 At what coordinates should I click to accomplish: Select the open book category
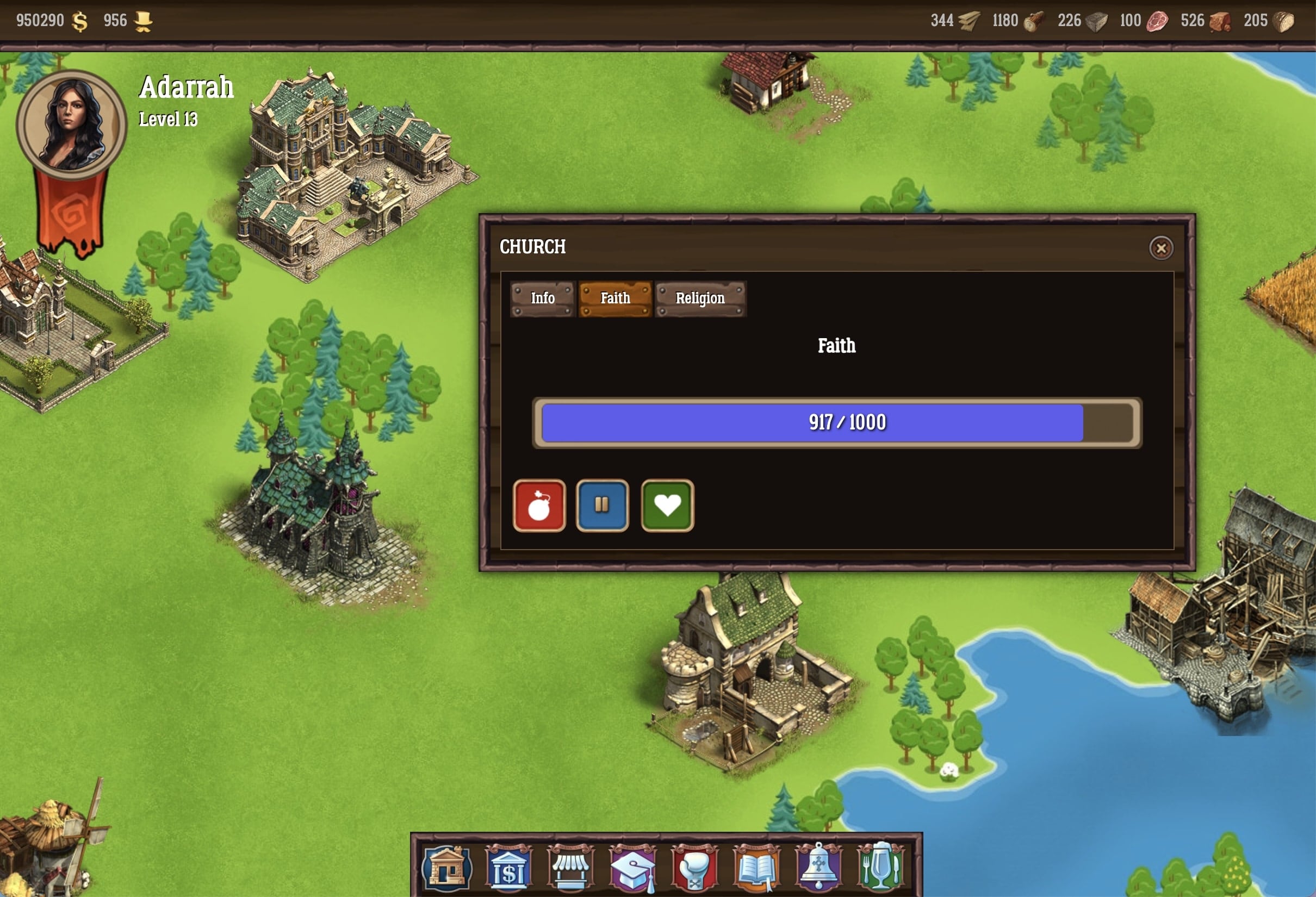(x=756, y=868)
